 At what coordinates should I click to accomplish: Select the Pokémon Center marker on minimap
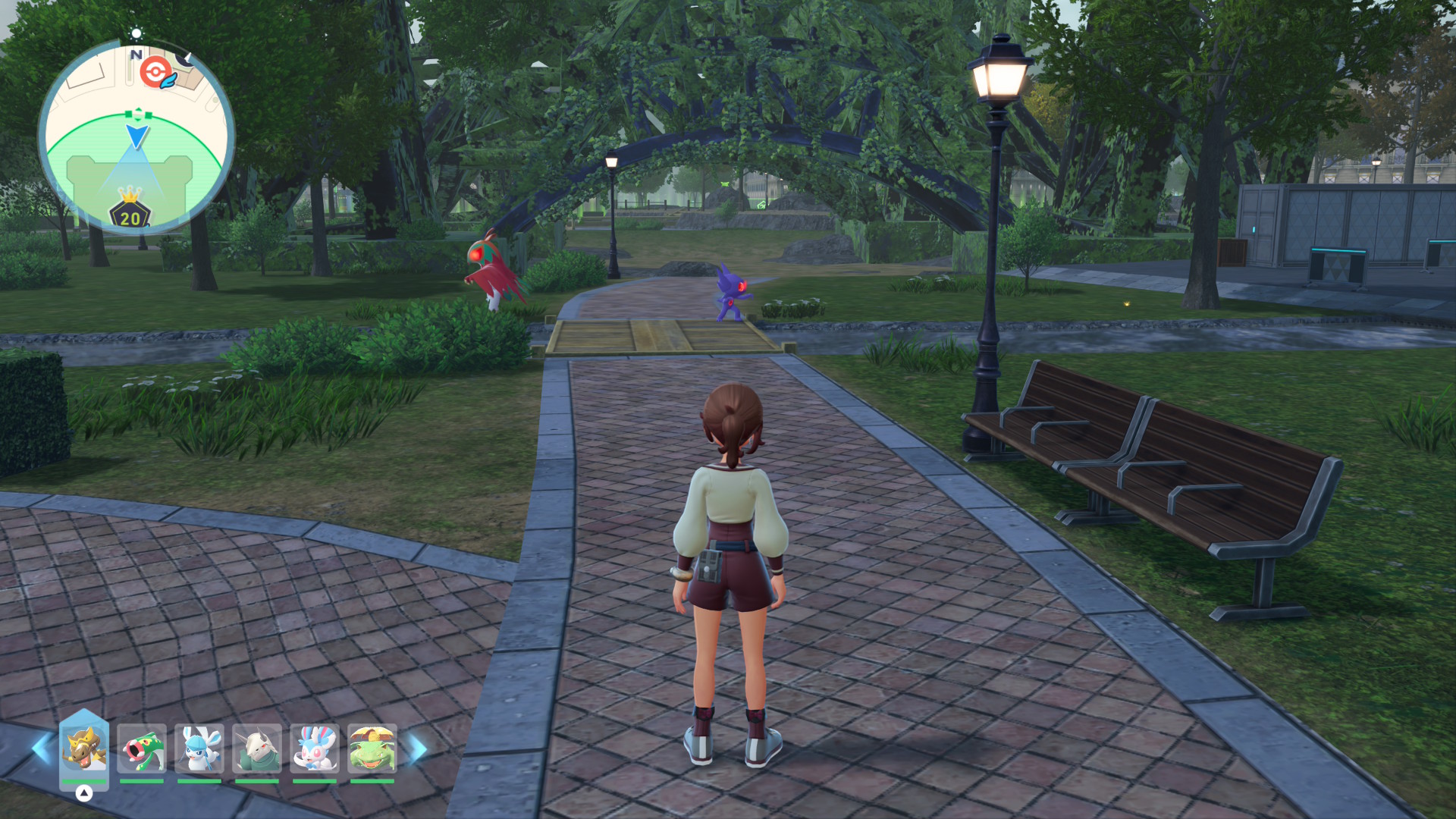point(155,72)
